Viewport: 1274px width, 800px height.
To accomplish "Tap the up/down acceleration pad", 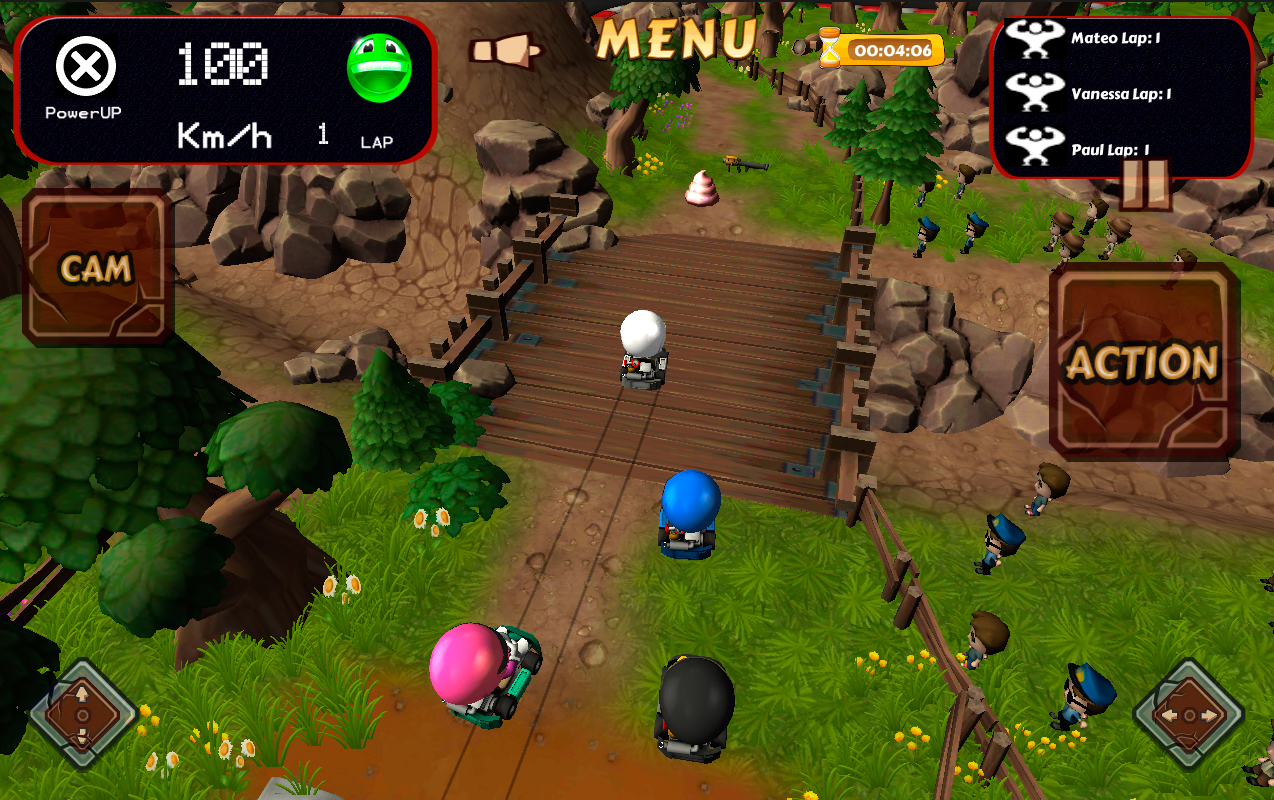I will [x=83, y=716].
